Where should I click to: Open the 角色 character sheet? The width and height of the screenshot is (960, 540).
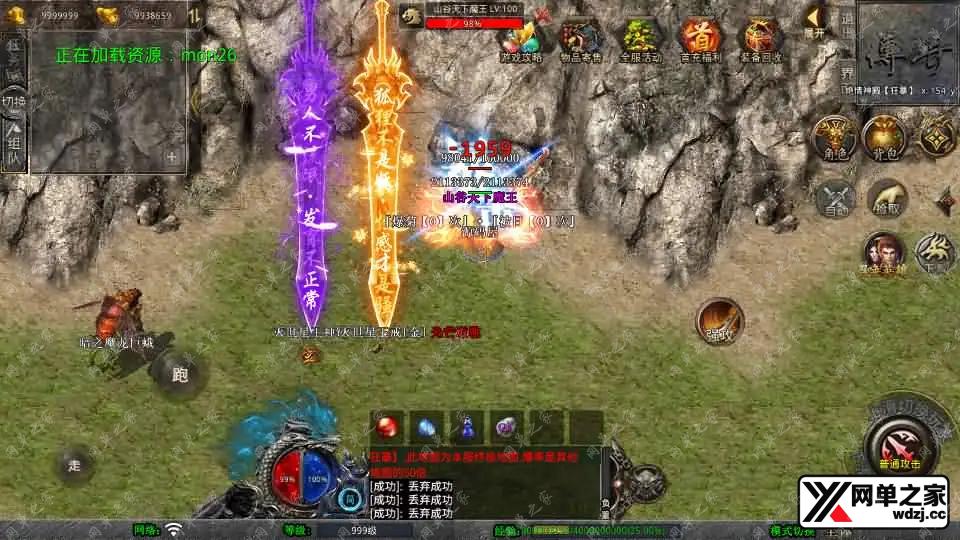pos(833,139)
